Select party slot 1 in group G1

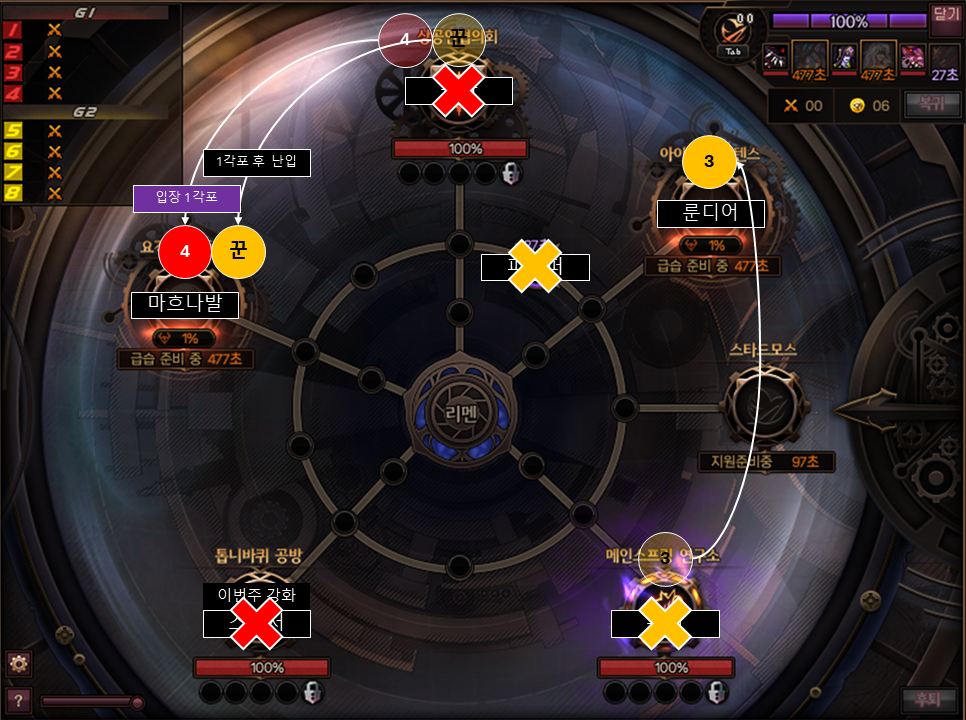coord(14,30)
